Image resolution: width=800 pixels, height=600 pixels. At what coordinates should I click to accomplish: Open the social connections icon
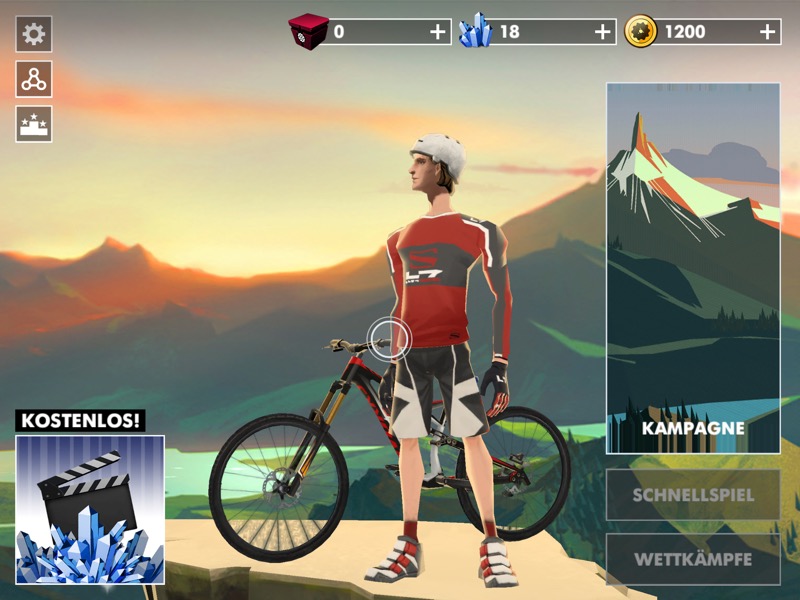point(34,79)
